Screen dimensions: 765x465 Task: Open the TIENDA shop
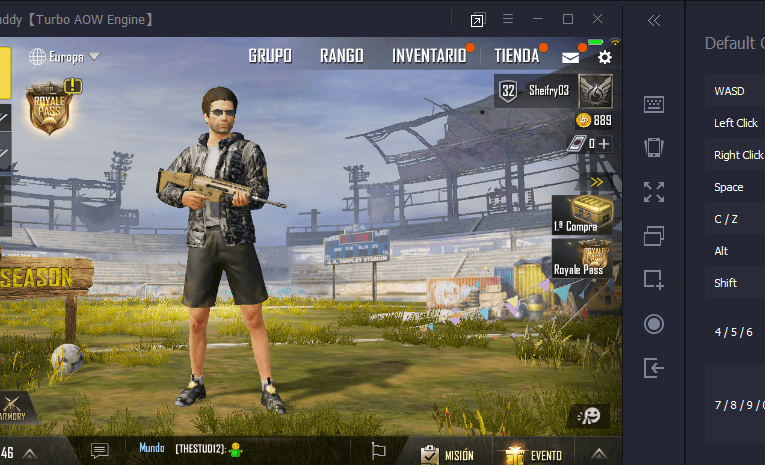pyautogui.click(x=516, y=56)
